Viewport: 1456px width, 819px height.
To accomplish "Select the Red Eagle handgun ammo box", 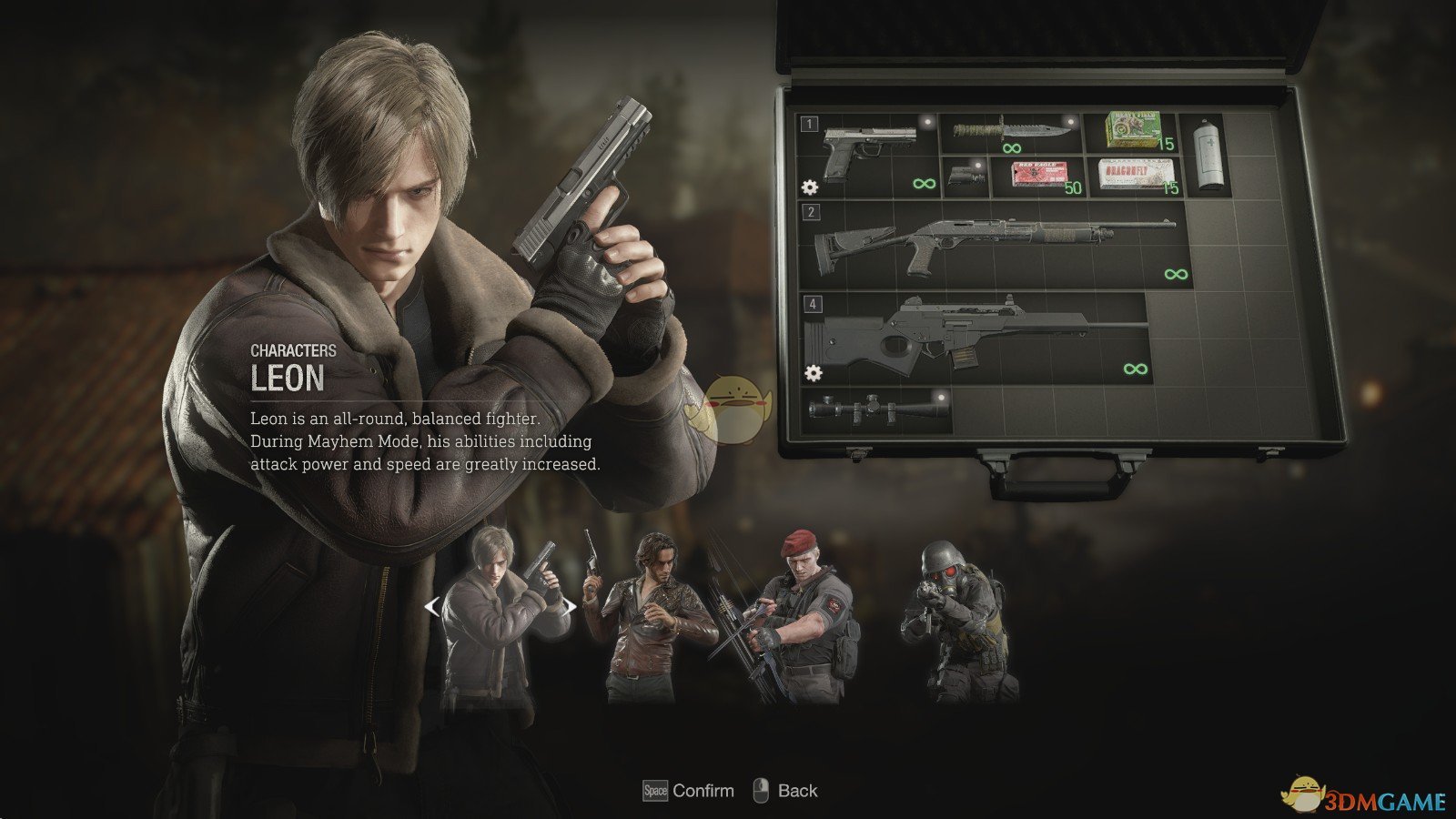I will [x=1038, y=174].
